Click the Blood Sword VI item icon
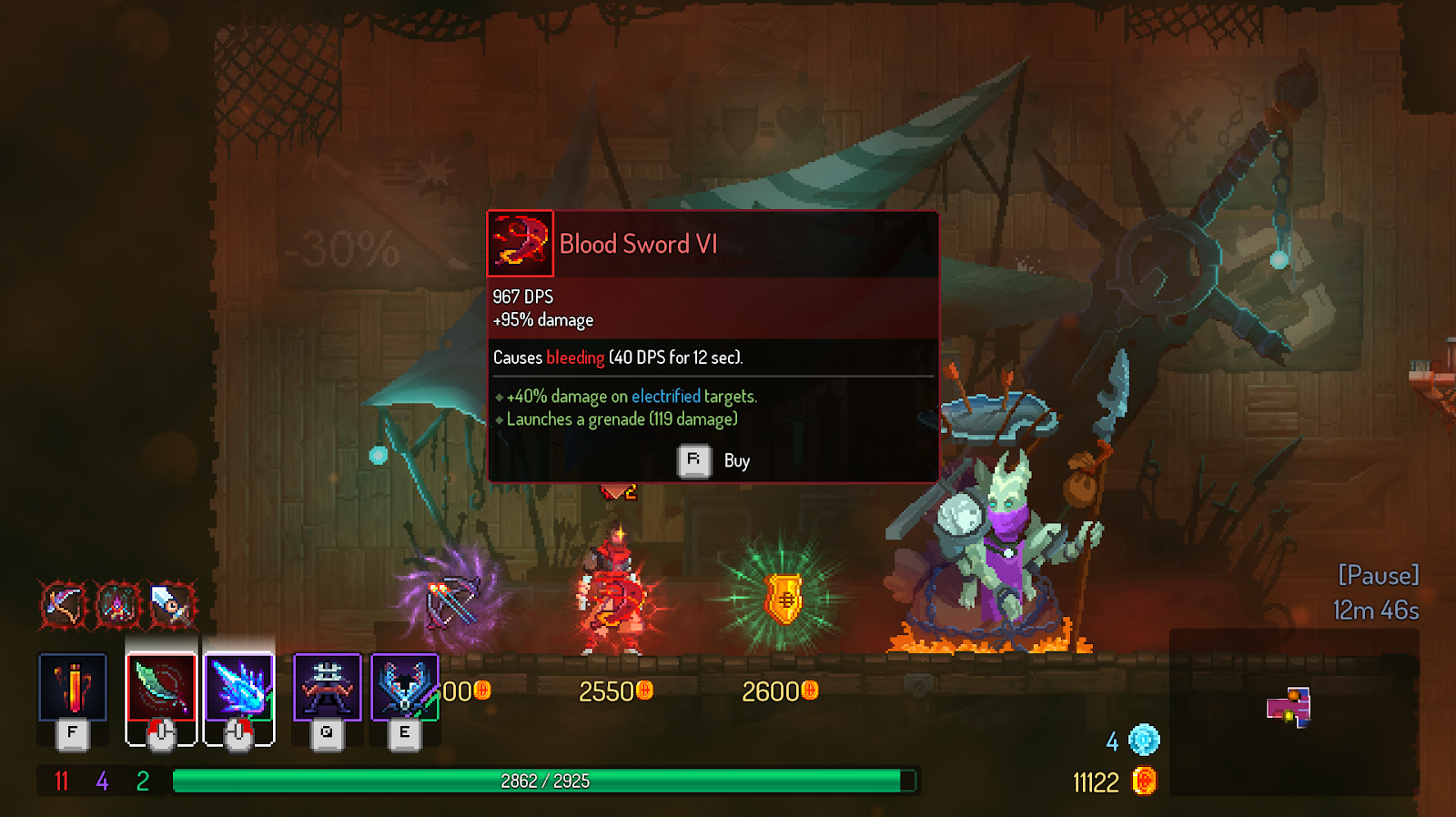This screenshot has width=1456, height=817. (x=521, y=243)
